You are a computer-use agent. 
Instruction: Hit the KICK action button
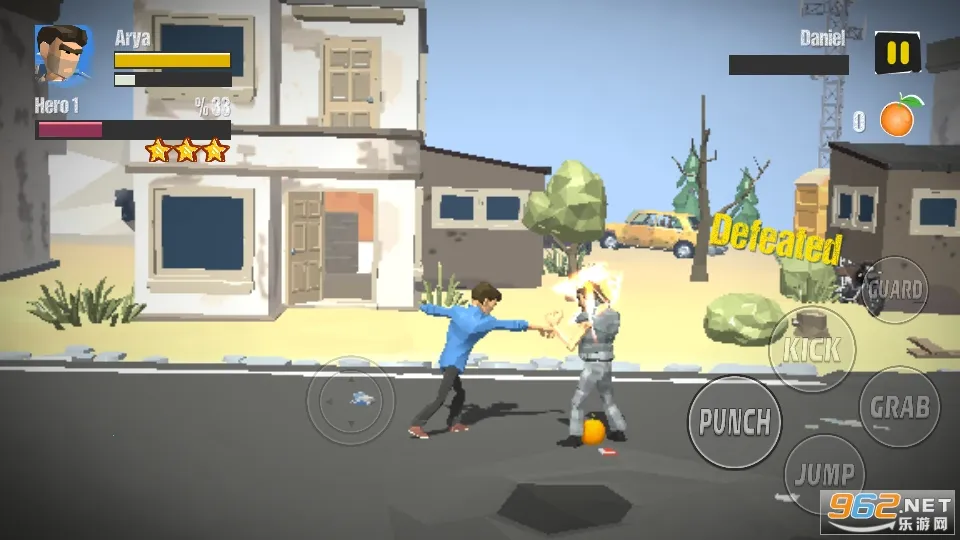811,350
